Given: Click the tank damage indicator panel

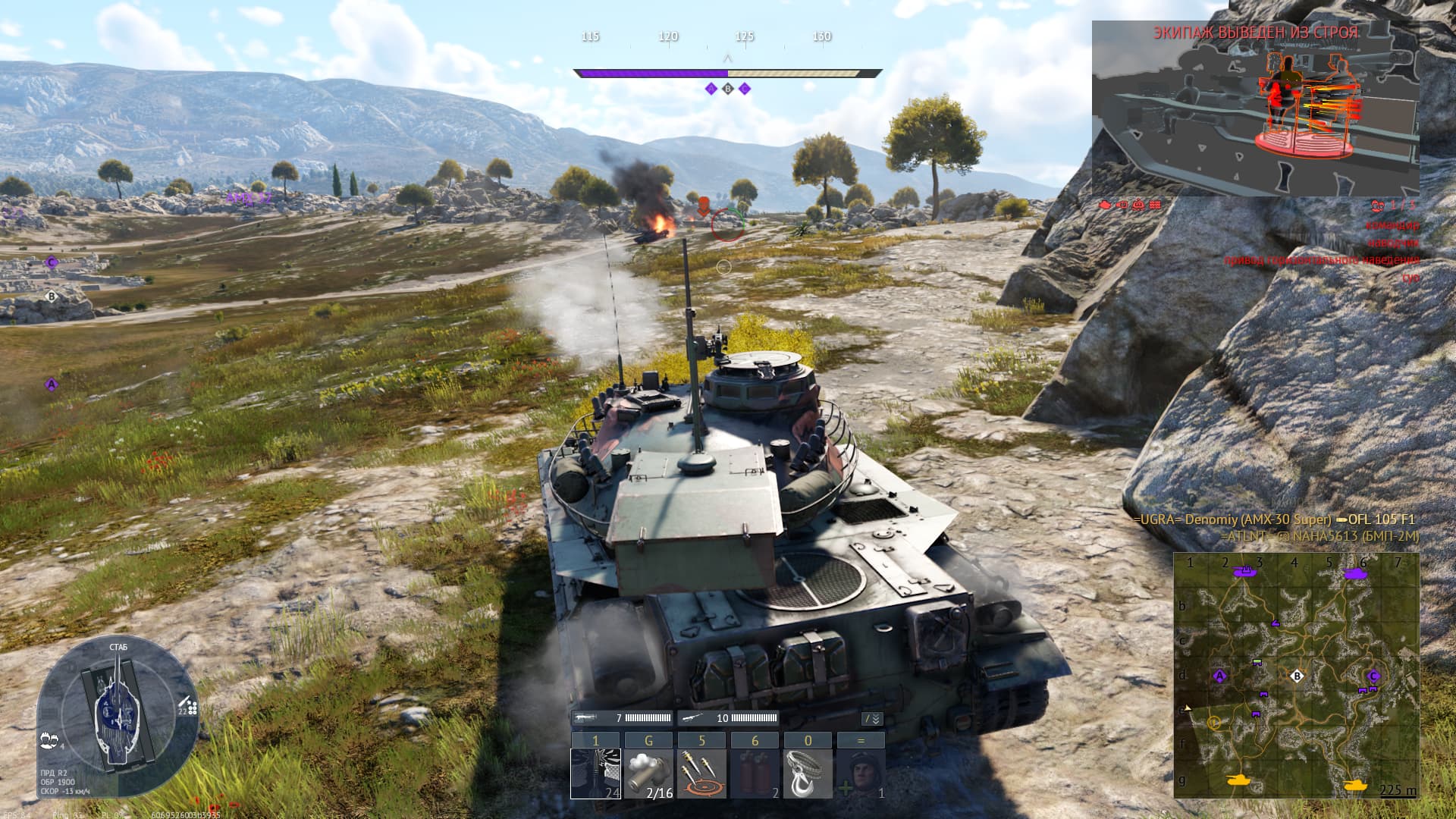Looking at the screenshot, I should click(x=118, y=719).
